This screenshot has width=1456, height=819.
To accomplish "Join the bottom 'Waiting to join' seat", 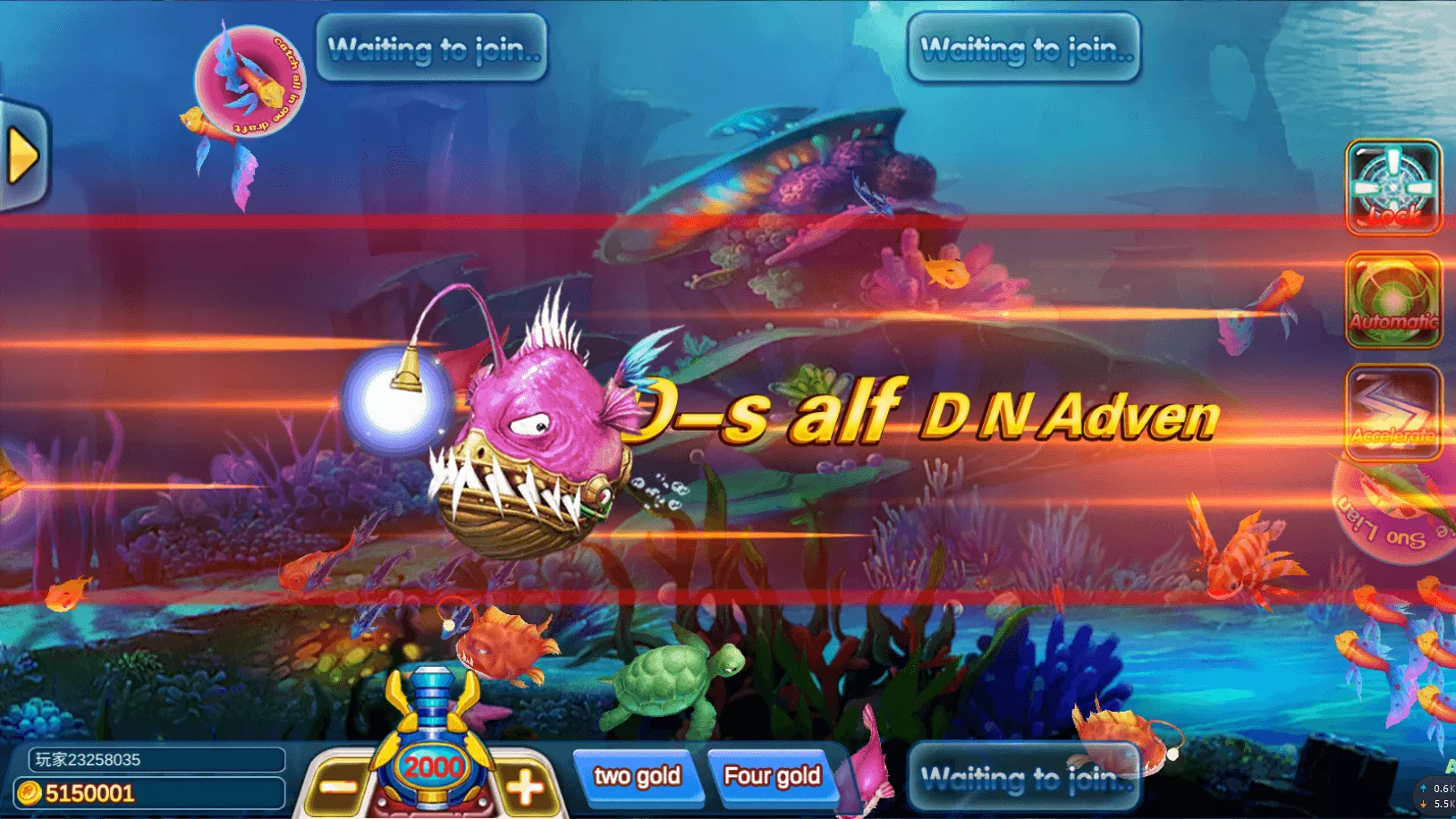I will click(x=1024, y=777).
